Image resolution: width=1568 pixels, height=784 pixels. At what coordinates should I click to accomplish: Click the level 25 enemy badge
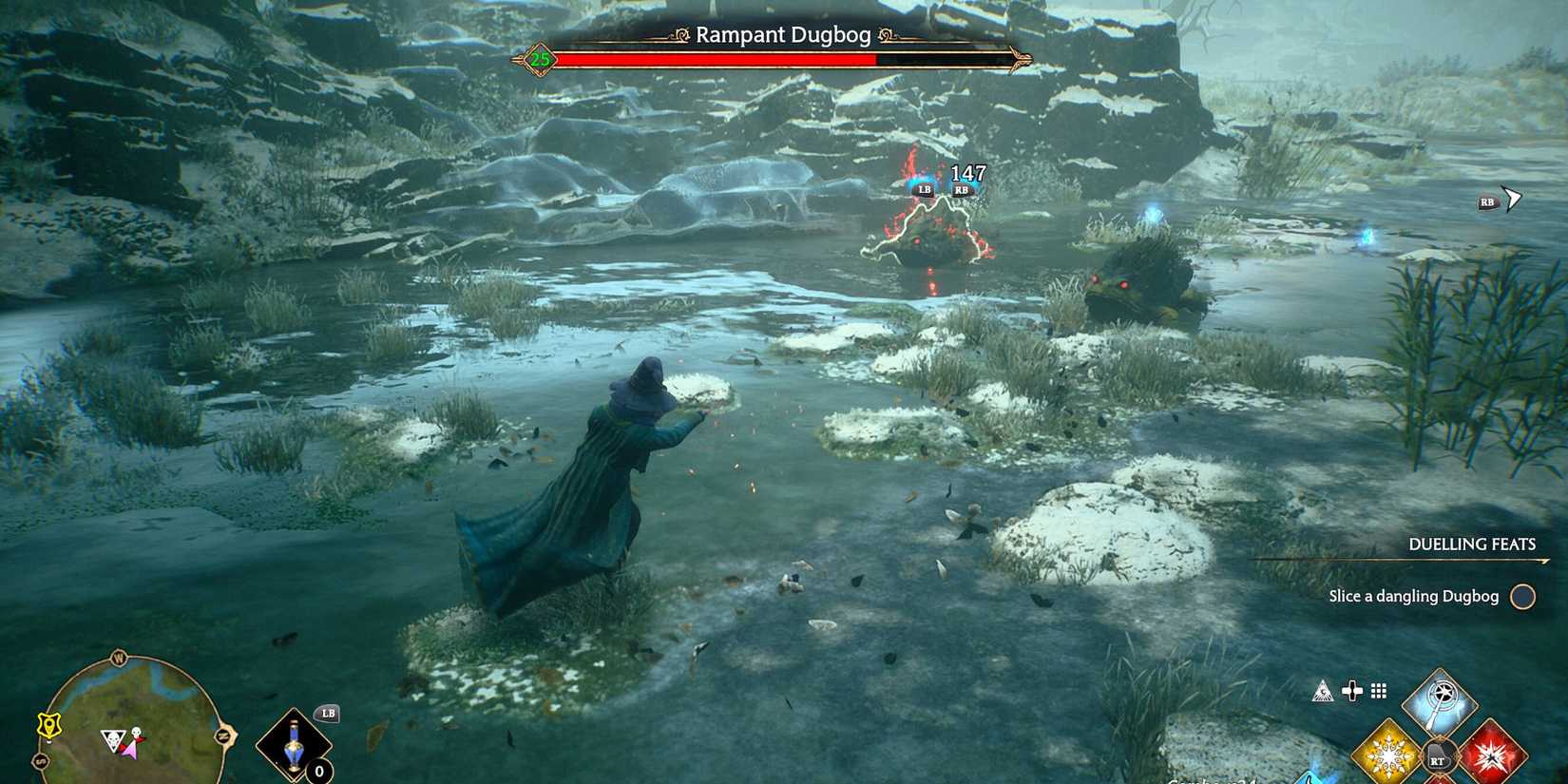coord(539,60)
